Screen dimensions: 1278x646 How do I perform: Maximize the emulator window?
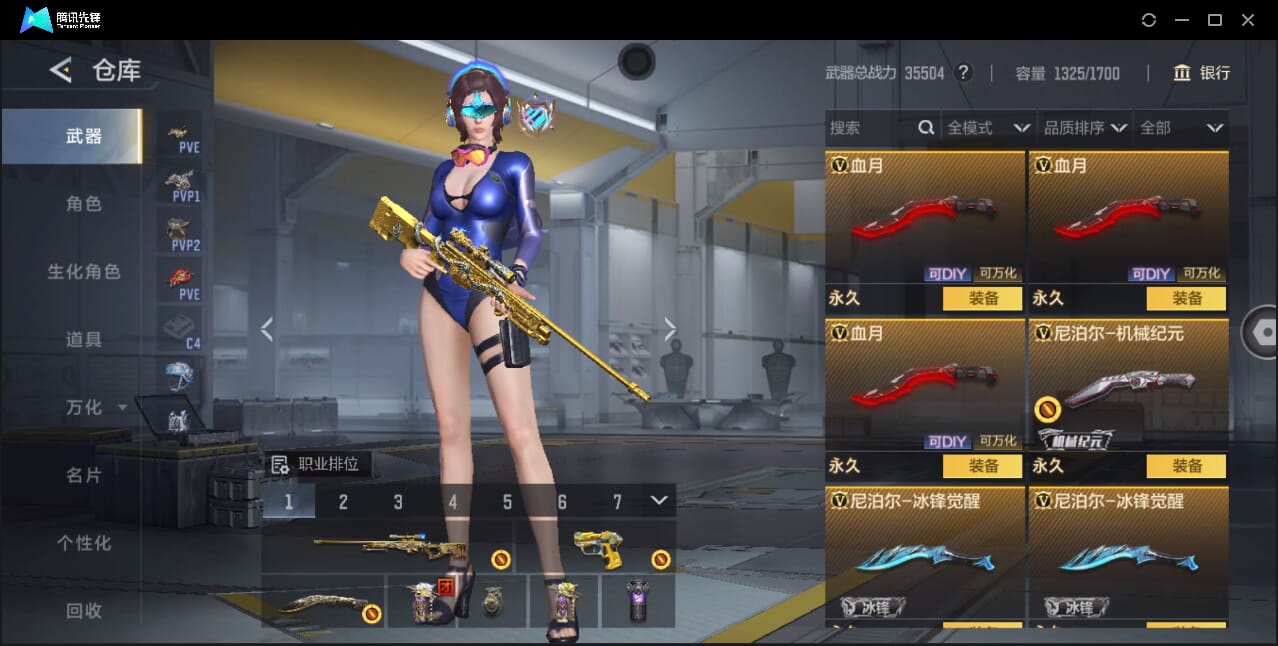1215,20
